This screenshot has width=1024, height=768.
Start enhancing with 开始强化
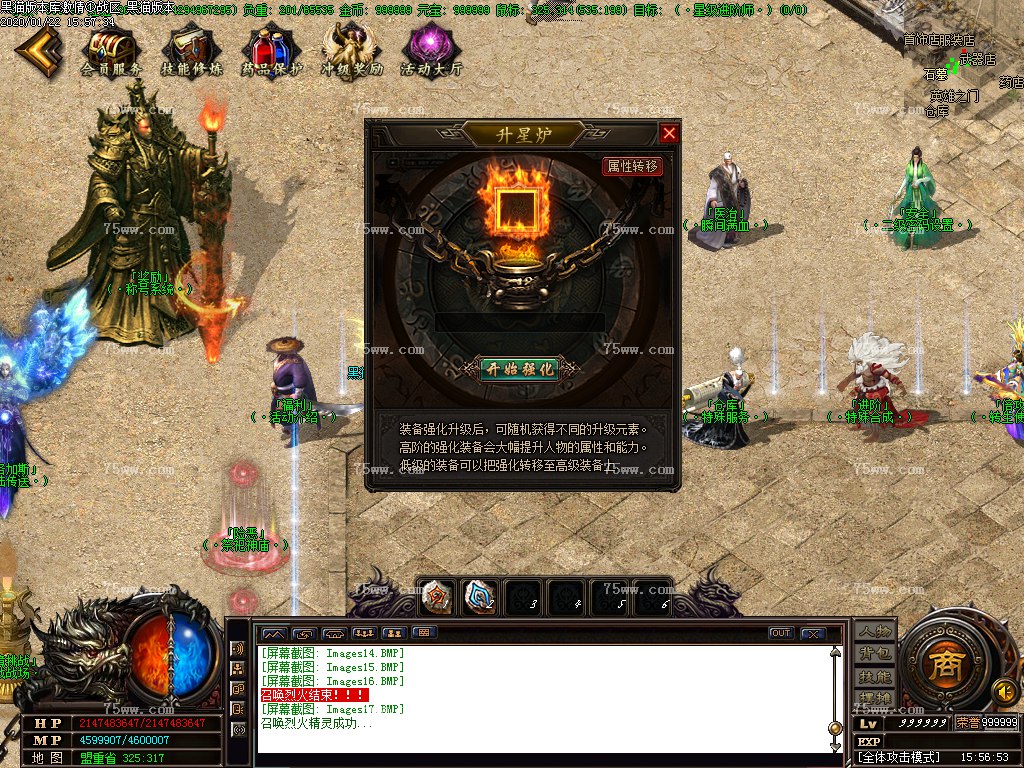519,368
